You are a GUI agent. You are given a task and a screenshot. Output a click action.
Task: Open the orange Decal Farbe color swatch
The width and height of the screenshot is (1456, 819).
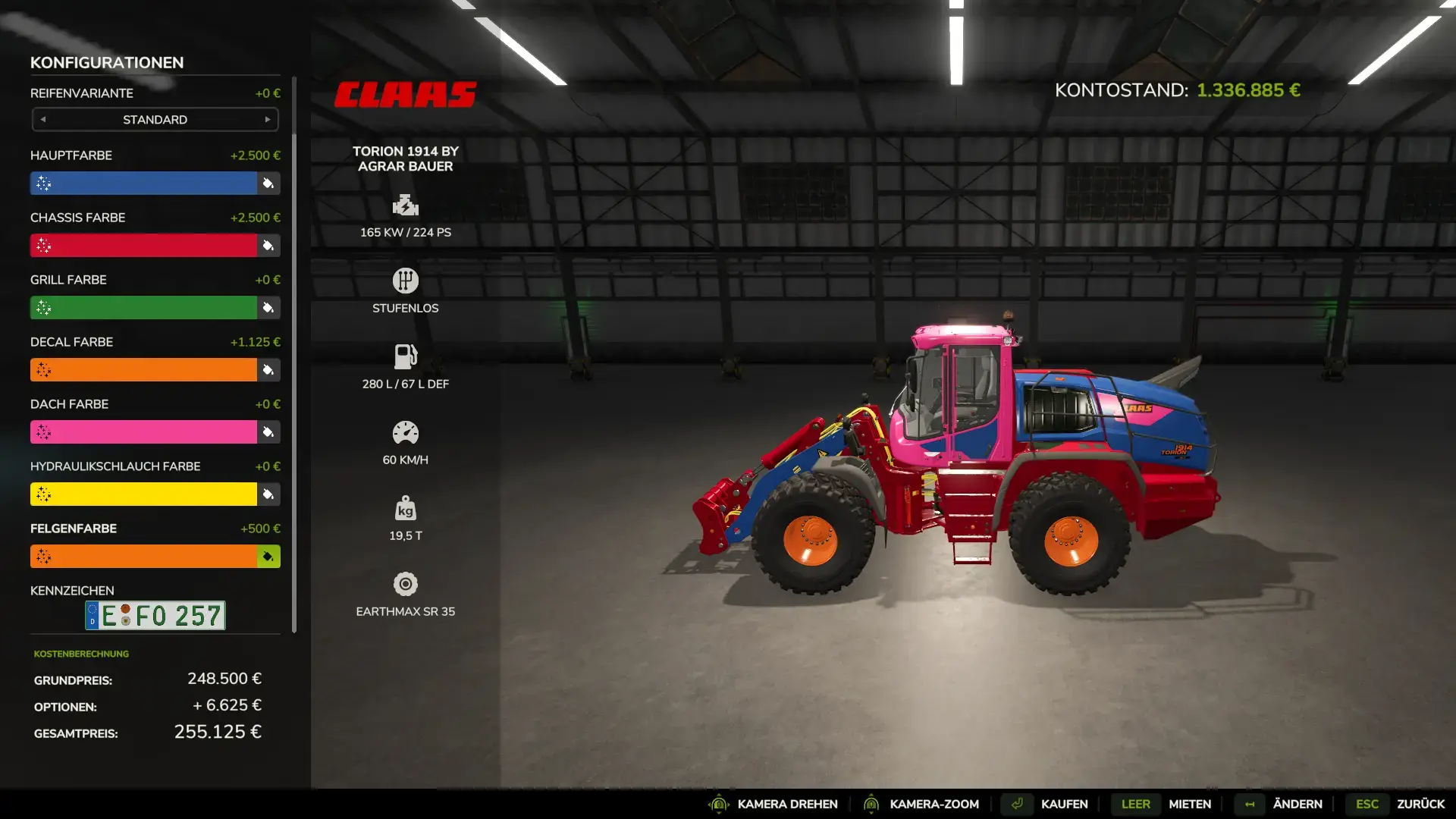click(143, 370)
